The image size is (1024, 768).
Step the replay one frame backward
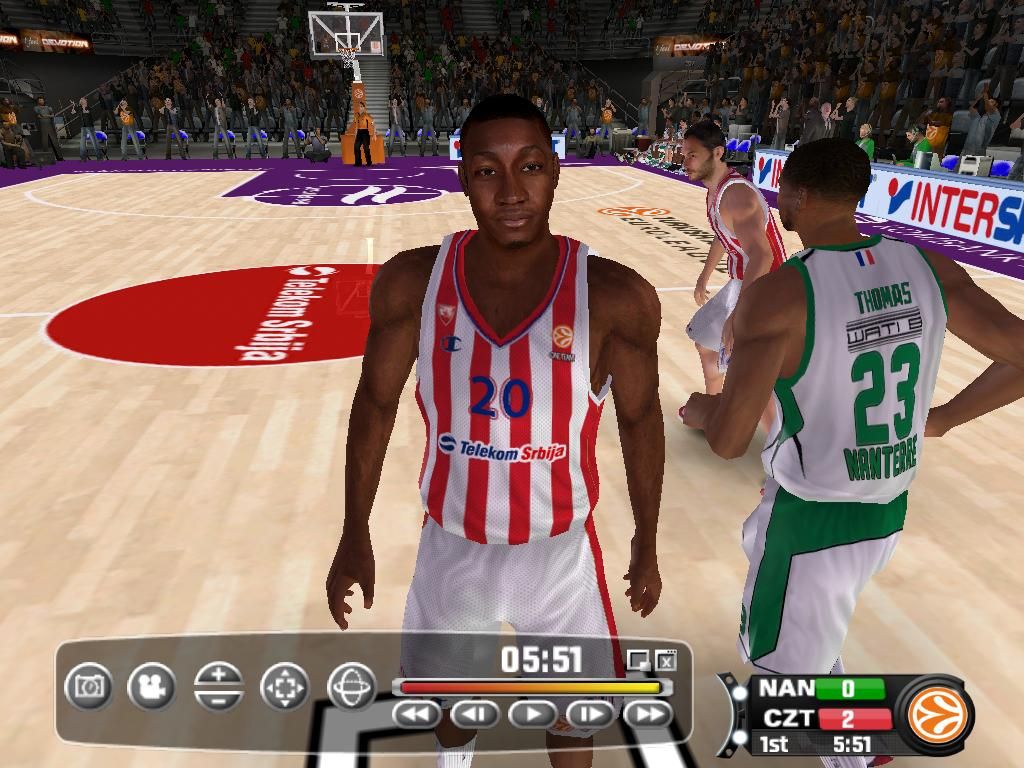coord(475,714)
